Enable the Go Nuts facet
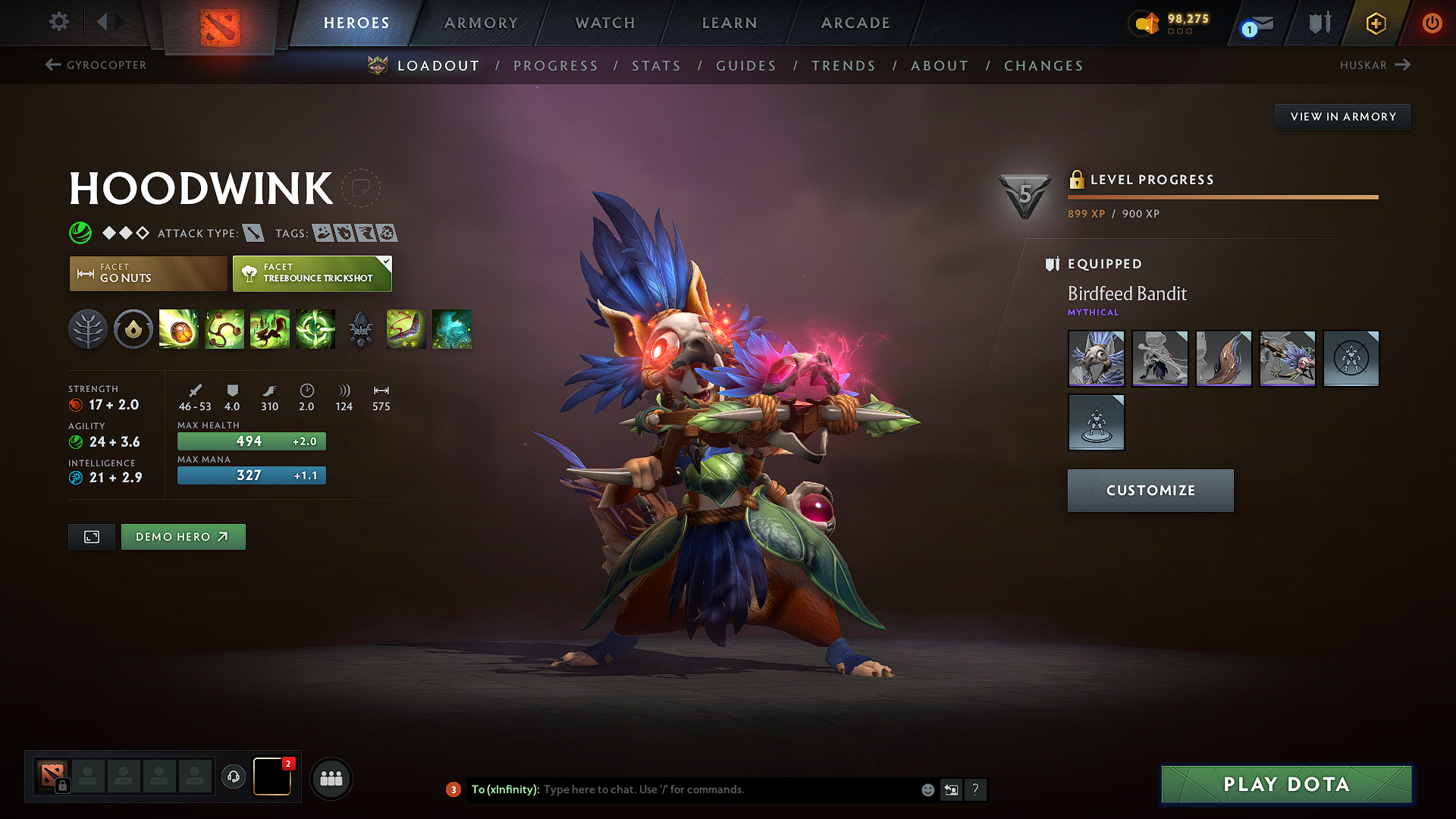The width and height of the screenshot is (1456, 819). click(147, 274)
